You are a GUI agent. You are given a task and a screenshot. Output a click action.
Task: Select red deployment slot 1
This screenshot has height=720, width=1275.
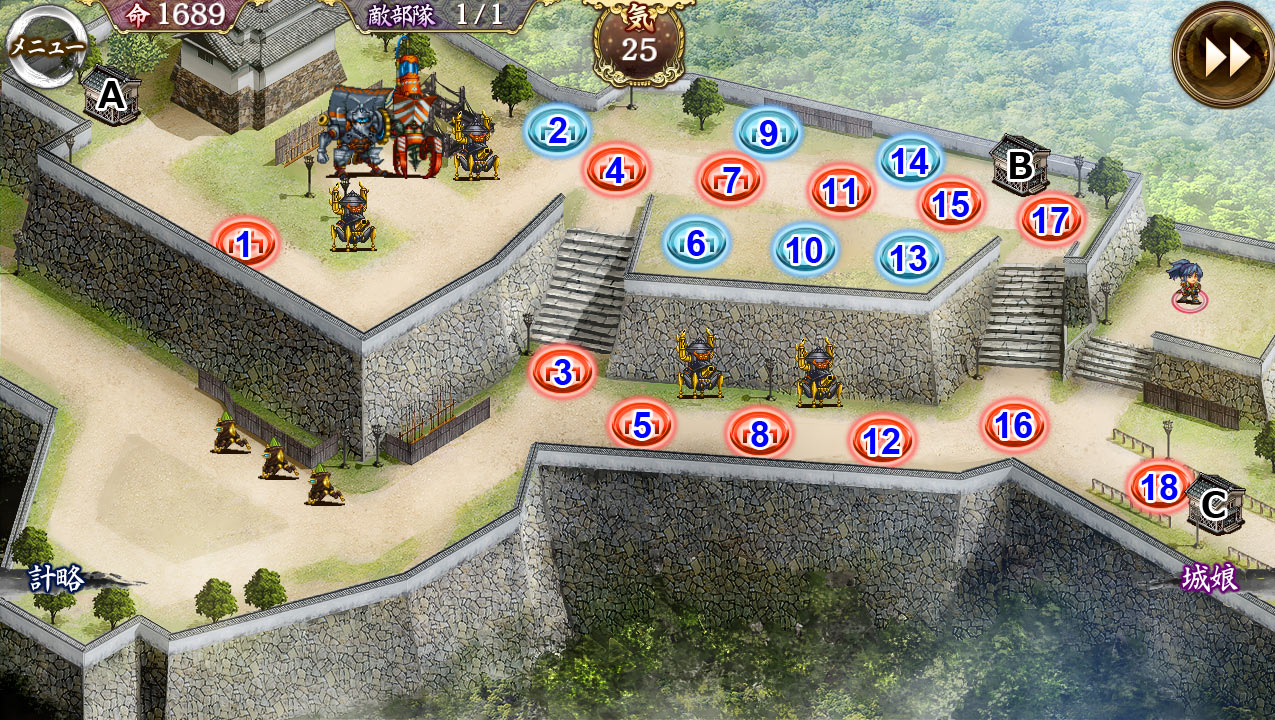[x=245, y=243]
